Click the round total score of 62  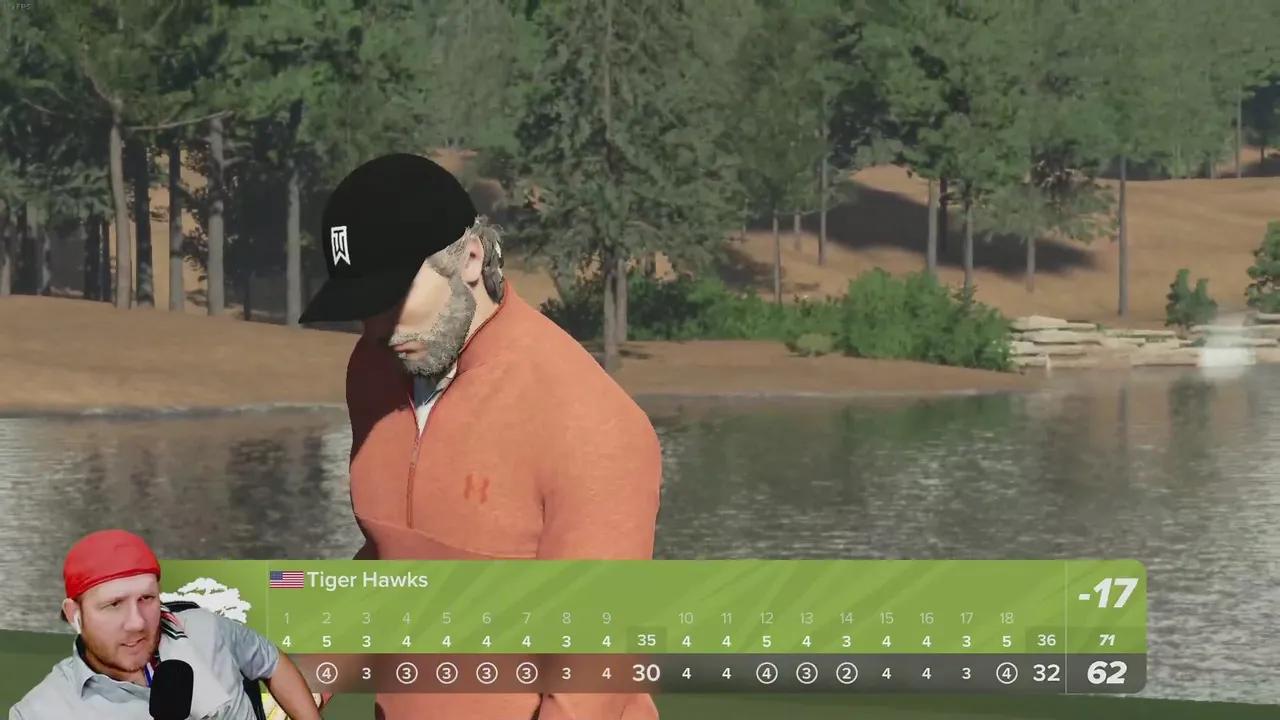click(x=1106, y=672)
